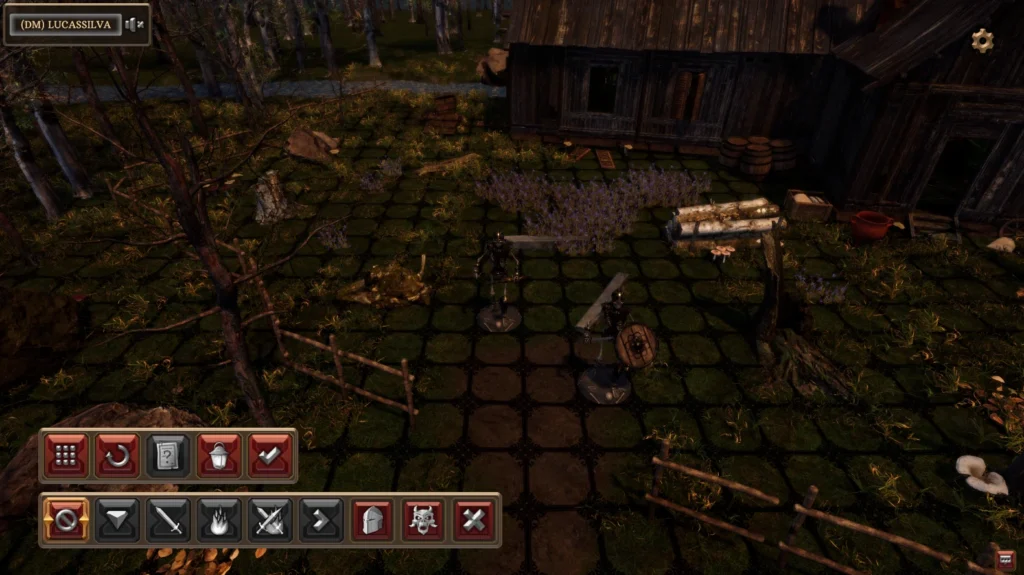Choose the downward triangle tool
Viewport: 1024px width, 575px height.
coord(117,520)
